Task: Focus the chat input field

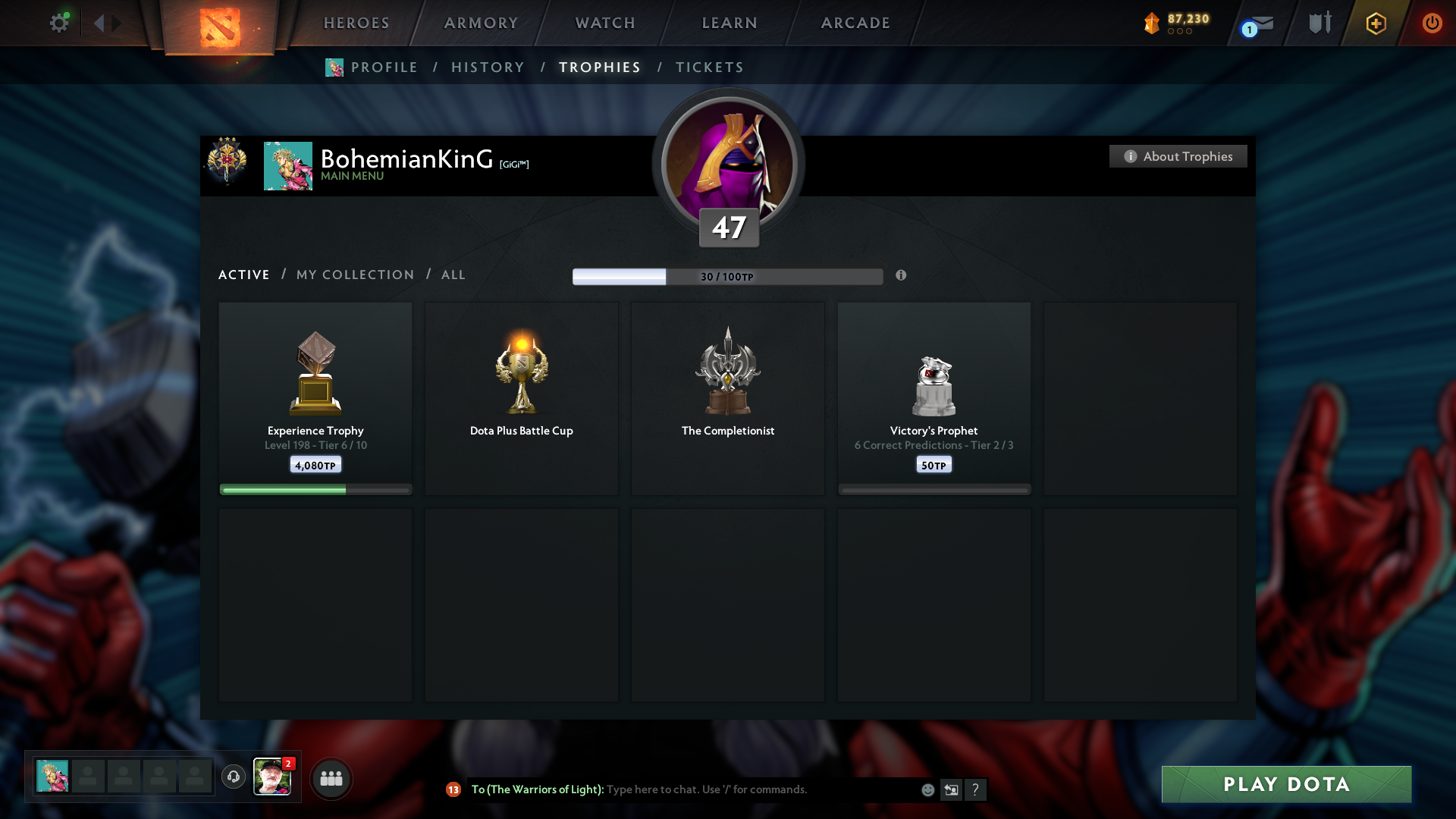Action: 758,789
